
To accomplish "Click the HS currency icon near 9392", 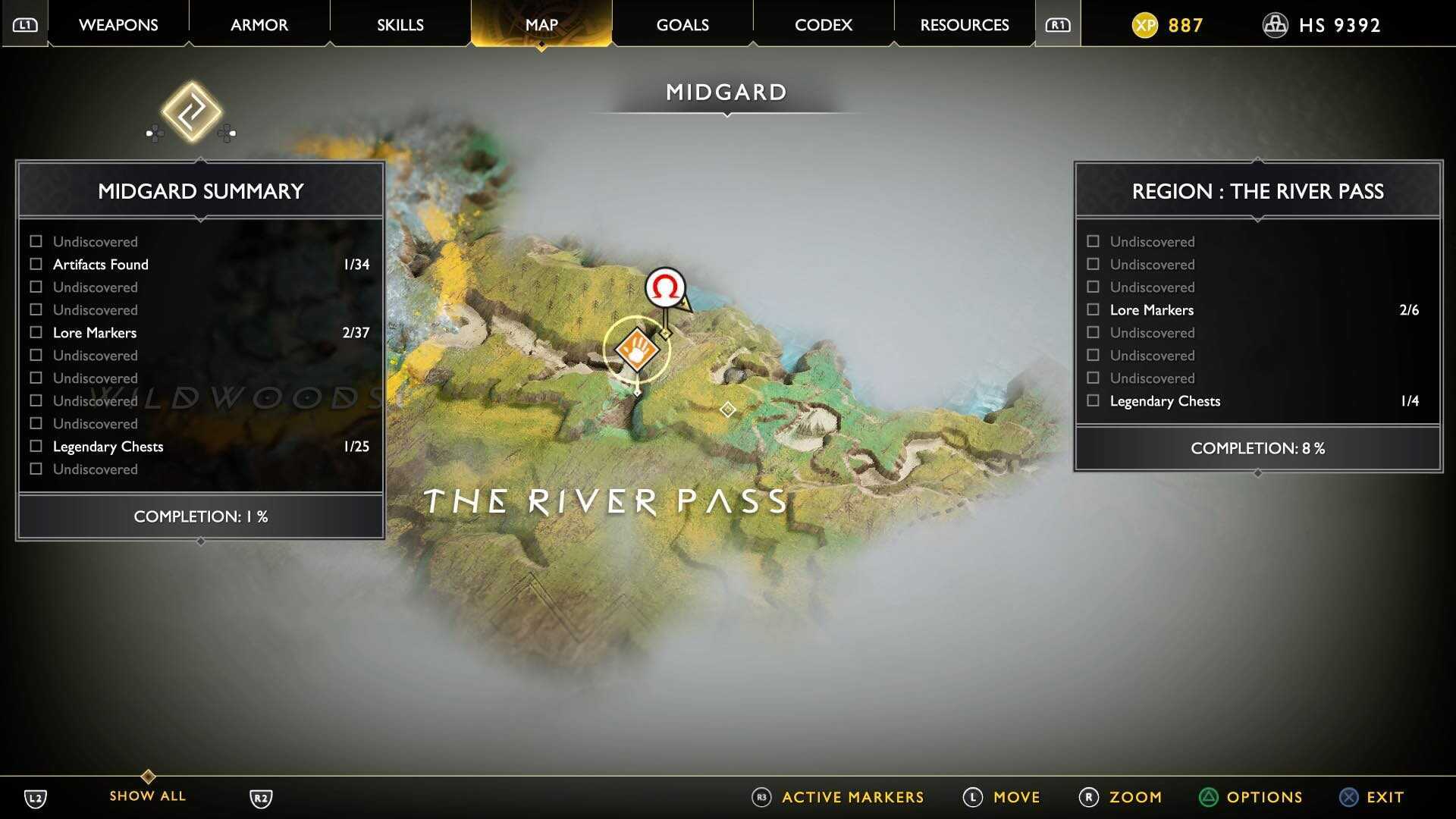I will 1276,24.
